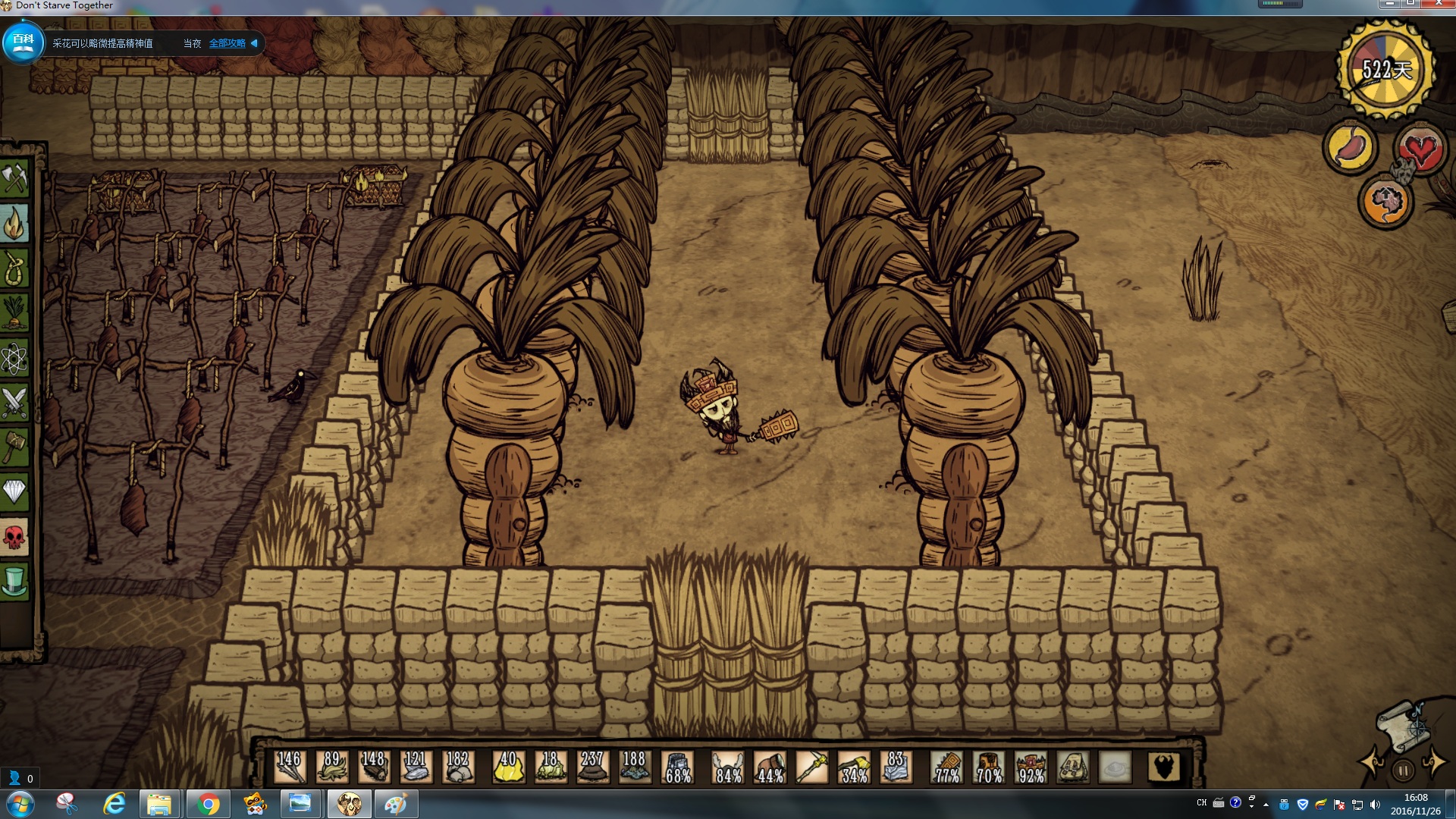Pause the game with the pause button
The width and height of the screenshot is (1456, 819).
click(1403, 771)
